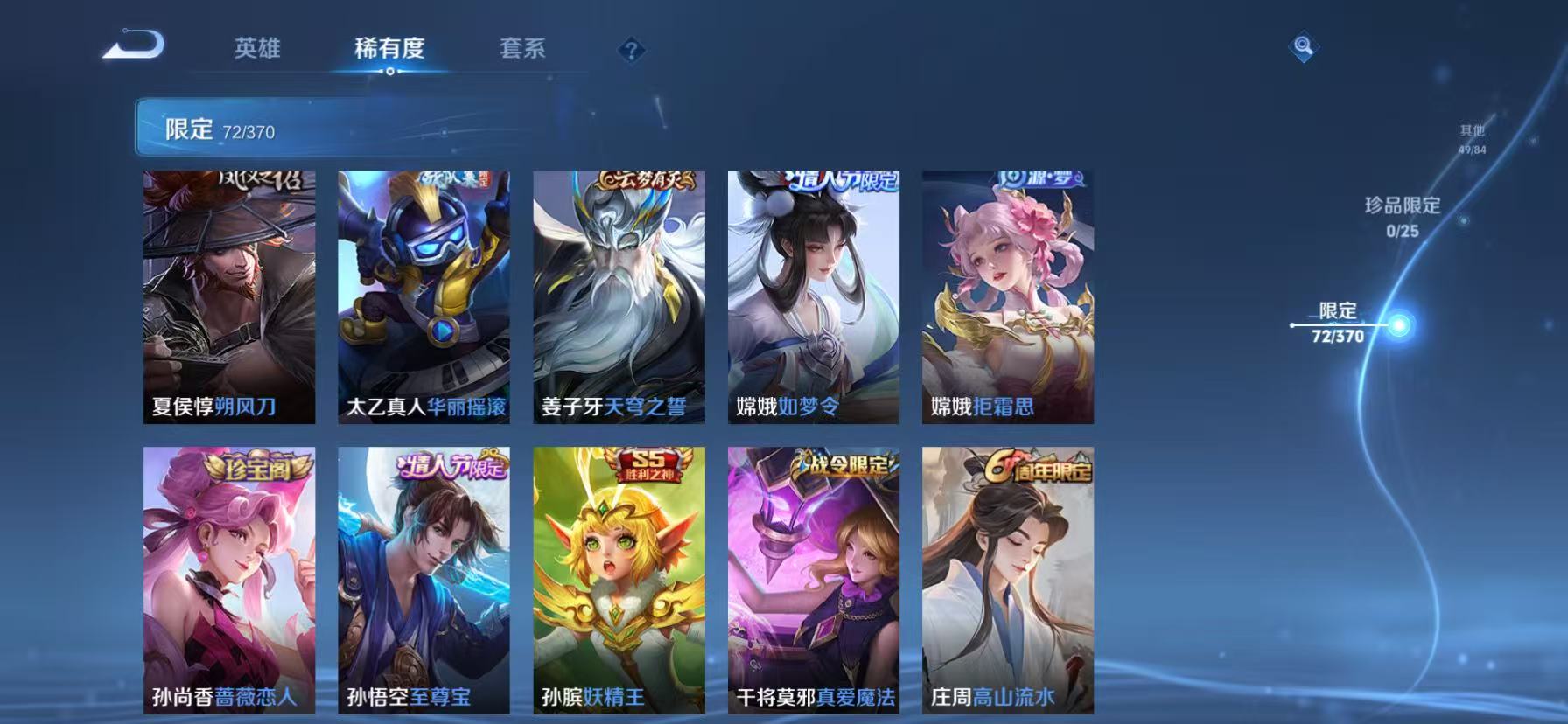The width and height of the screenshot is (1568, 724).
Task: Open search with the magnifier icon
Action: pyautogui.click(x=1301, y=44)
